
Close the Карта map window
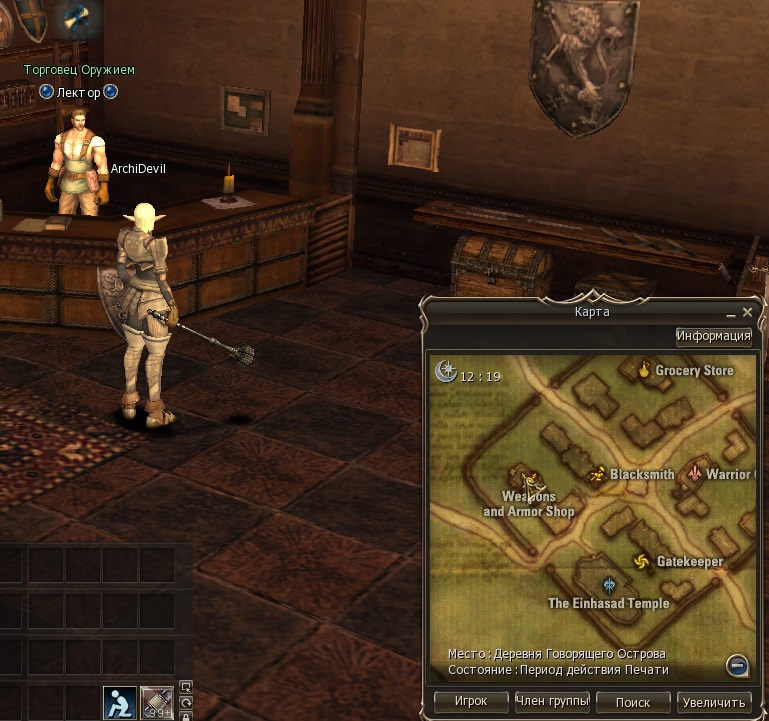coord(747,312)
